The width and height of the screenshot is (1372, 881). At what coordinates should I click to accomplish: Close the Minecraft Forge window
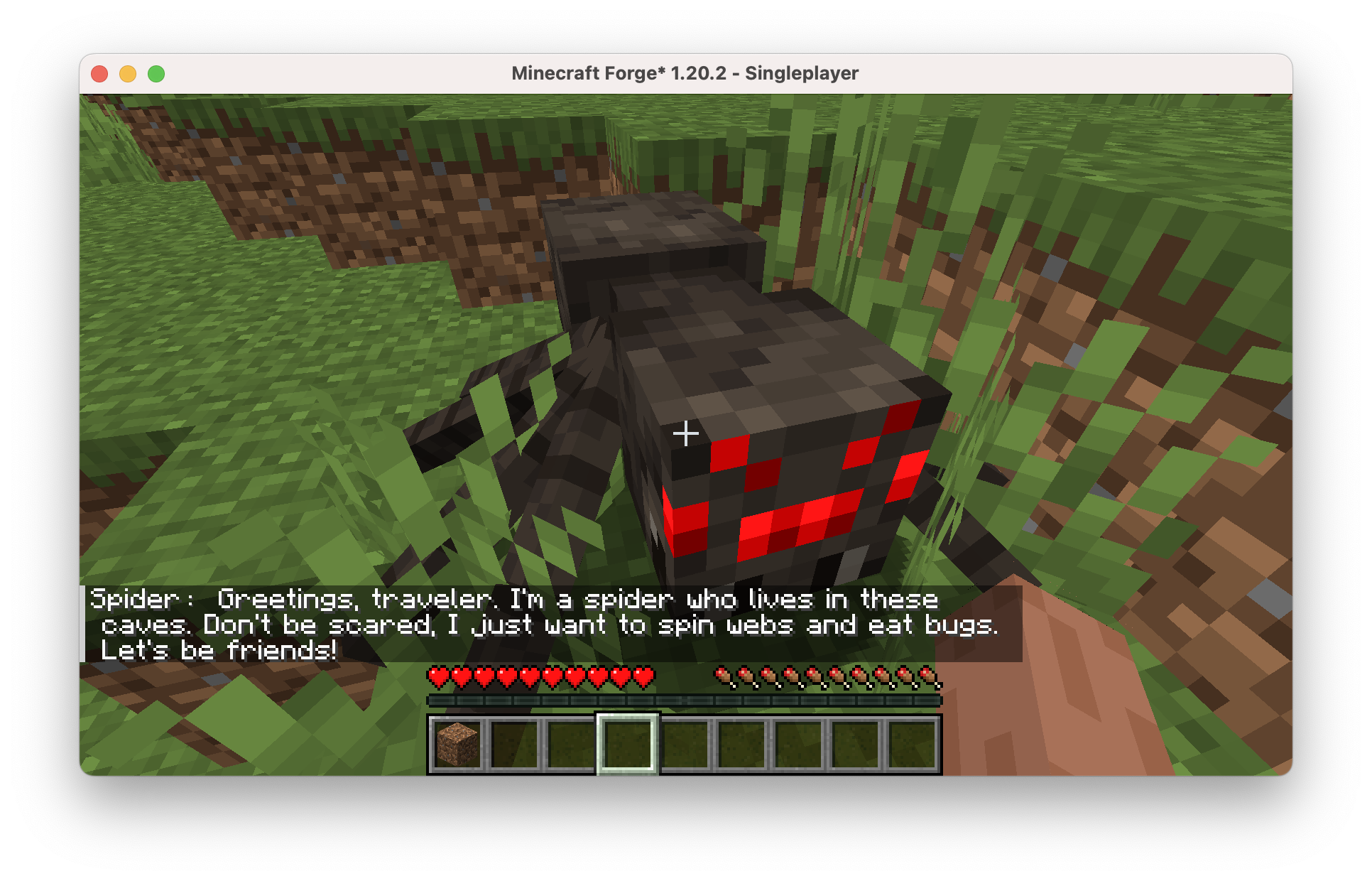[x=99, y=74]
